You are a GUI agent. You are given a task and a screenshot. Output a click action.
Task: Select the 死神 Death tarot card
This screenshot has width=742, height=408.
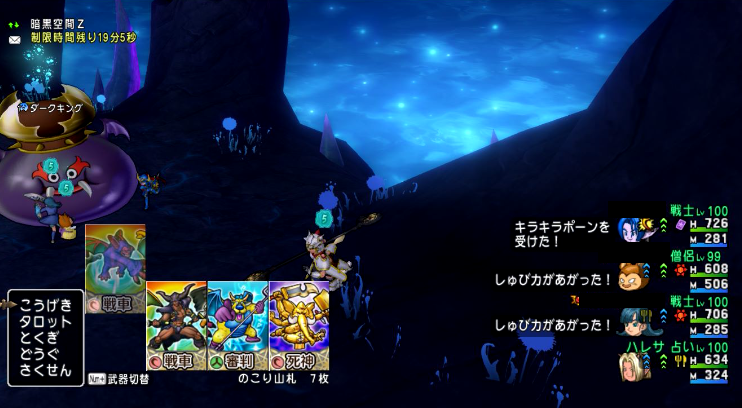pos(299,323)
